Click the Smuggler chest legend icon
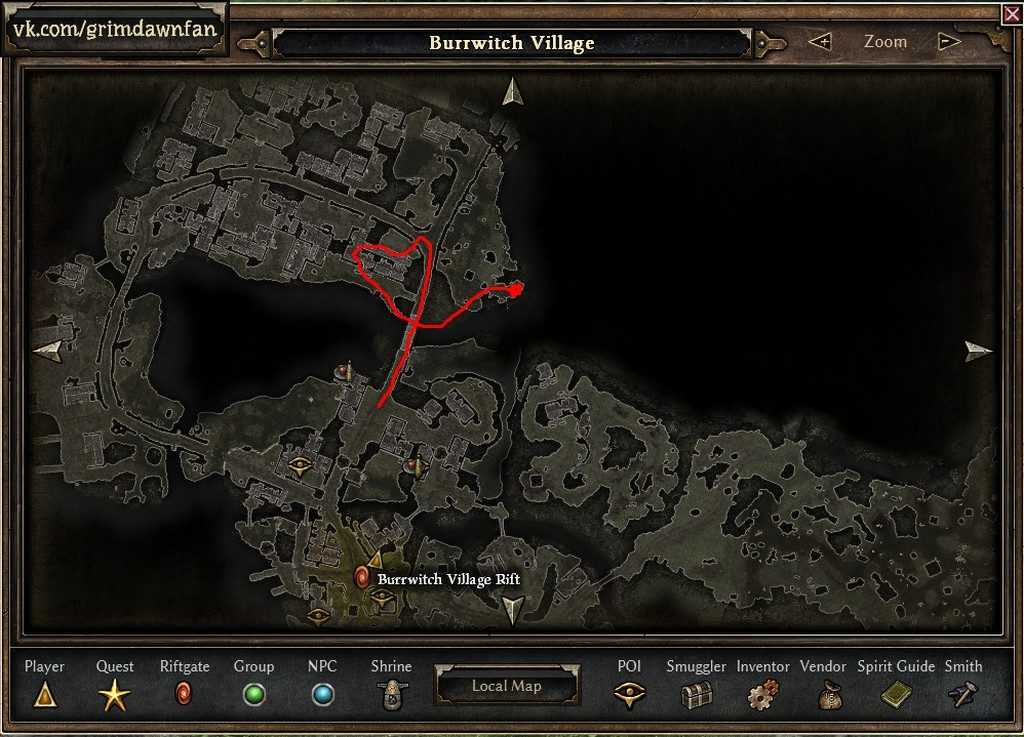The width and height of the screenshot is (1024, 737). point(696,695)
